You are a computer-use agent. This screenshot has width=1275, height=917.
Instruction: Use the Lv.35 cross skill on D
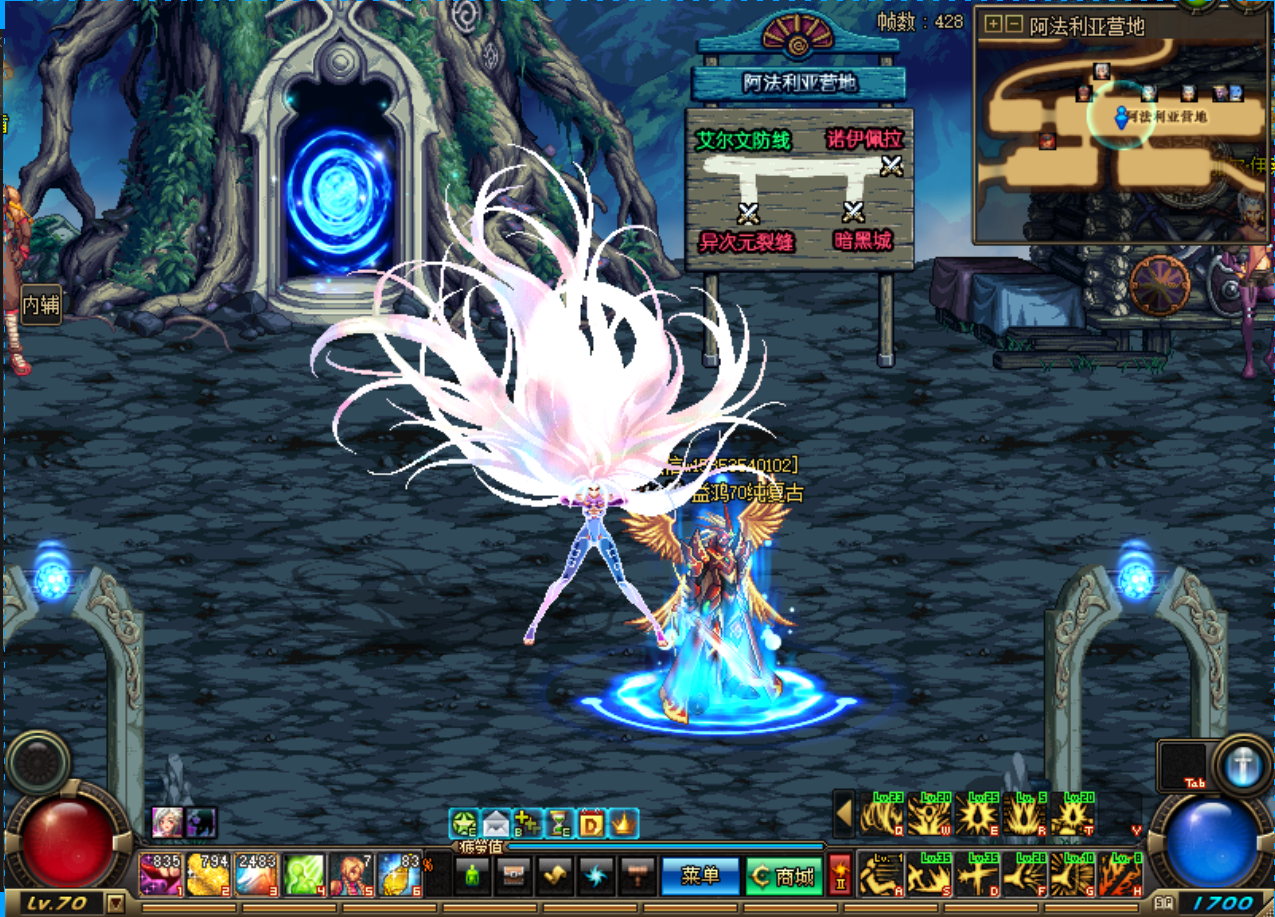click(x=978, y=874)
